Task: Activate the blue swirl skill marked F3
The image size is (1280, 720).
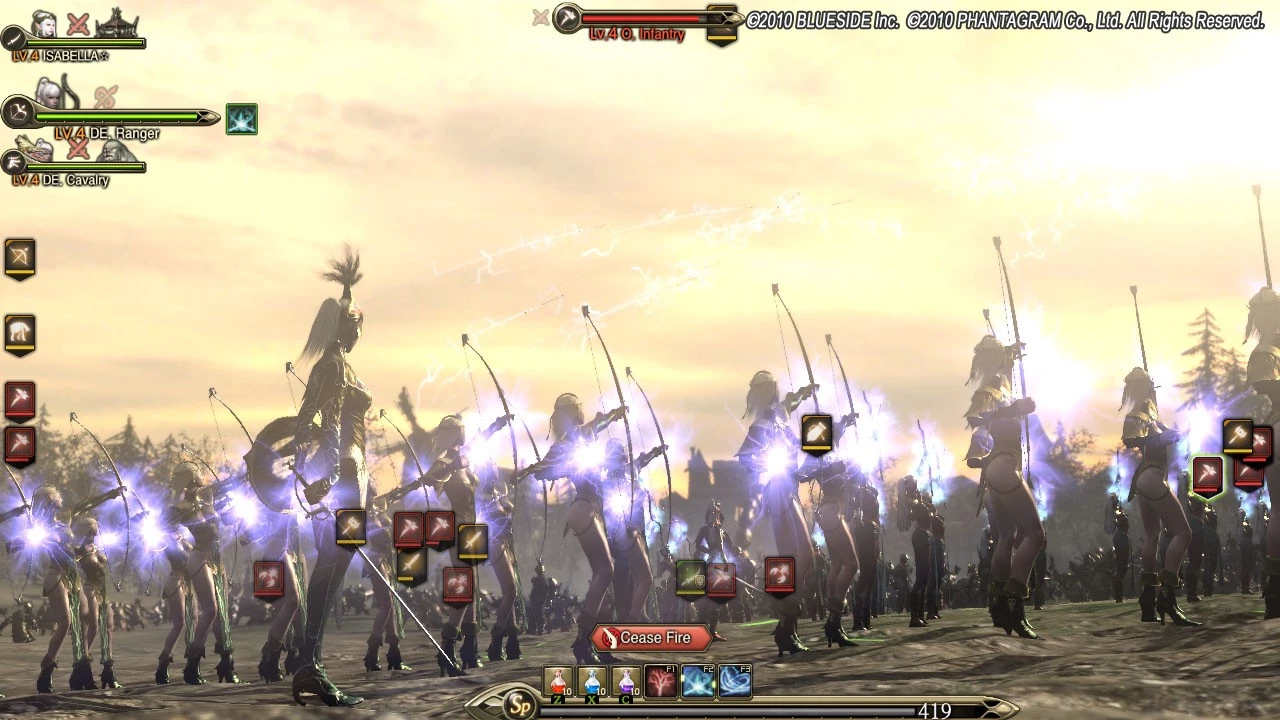Action: pos(735,682)
